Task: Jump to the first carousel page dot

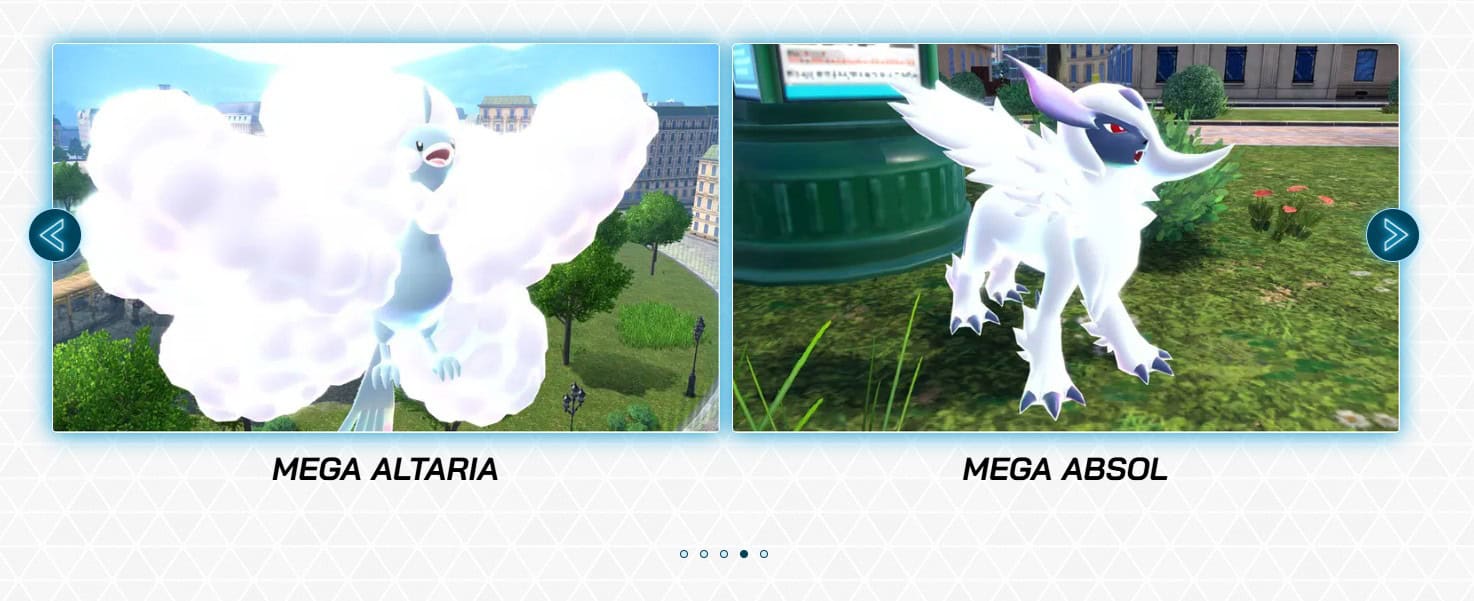Action: (x=684, y=554)
